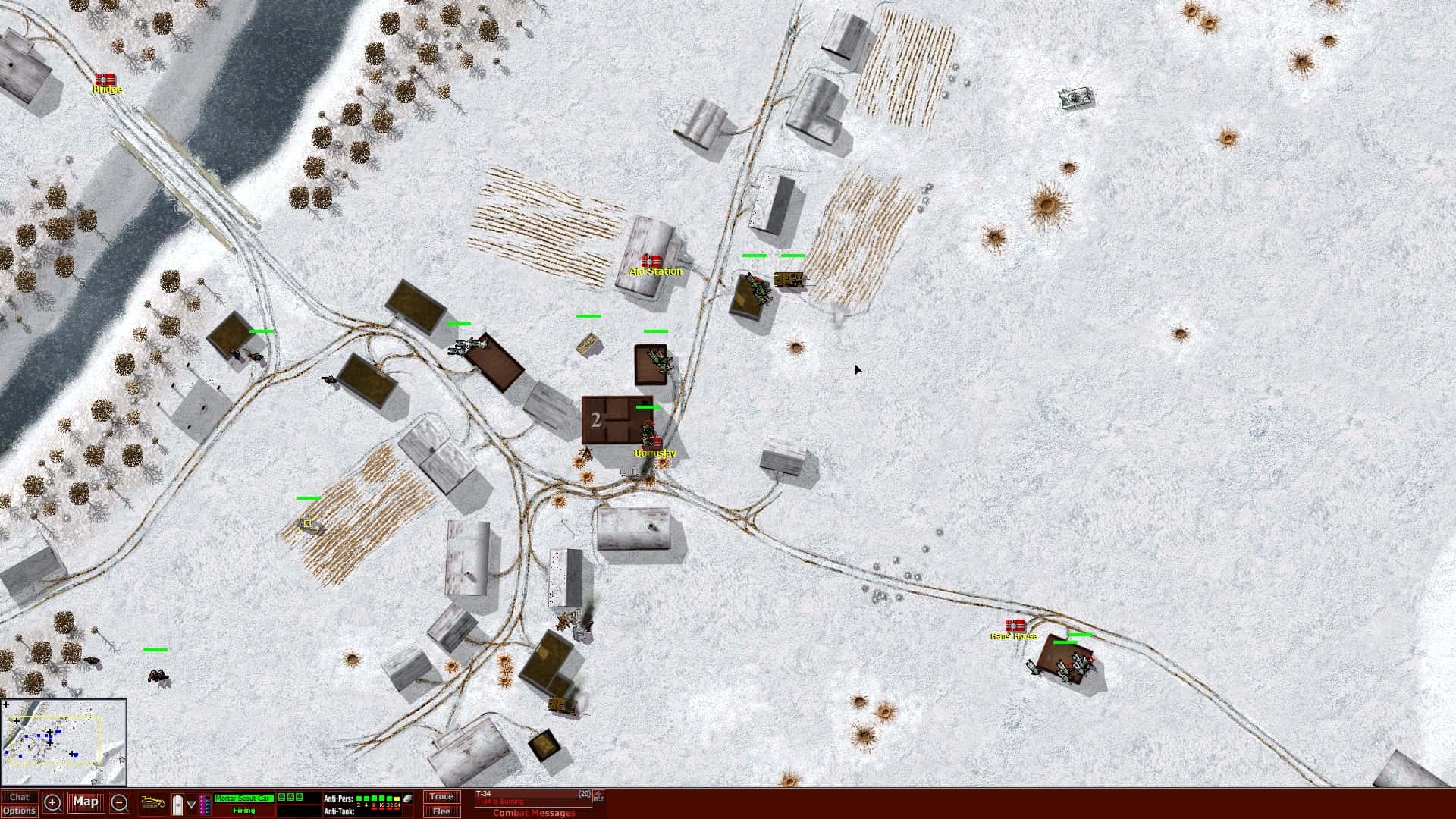The image size is (1456, 819).
Task: Select the Mortar Scout Car vehicle silhouette icon
Action: [x=152, y=801]
